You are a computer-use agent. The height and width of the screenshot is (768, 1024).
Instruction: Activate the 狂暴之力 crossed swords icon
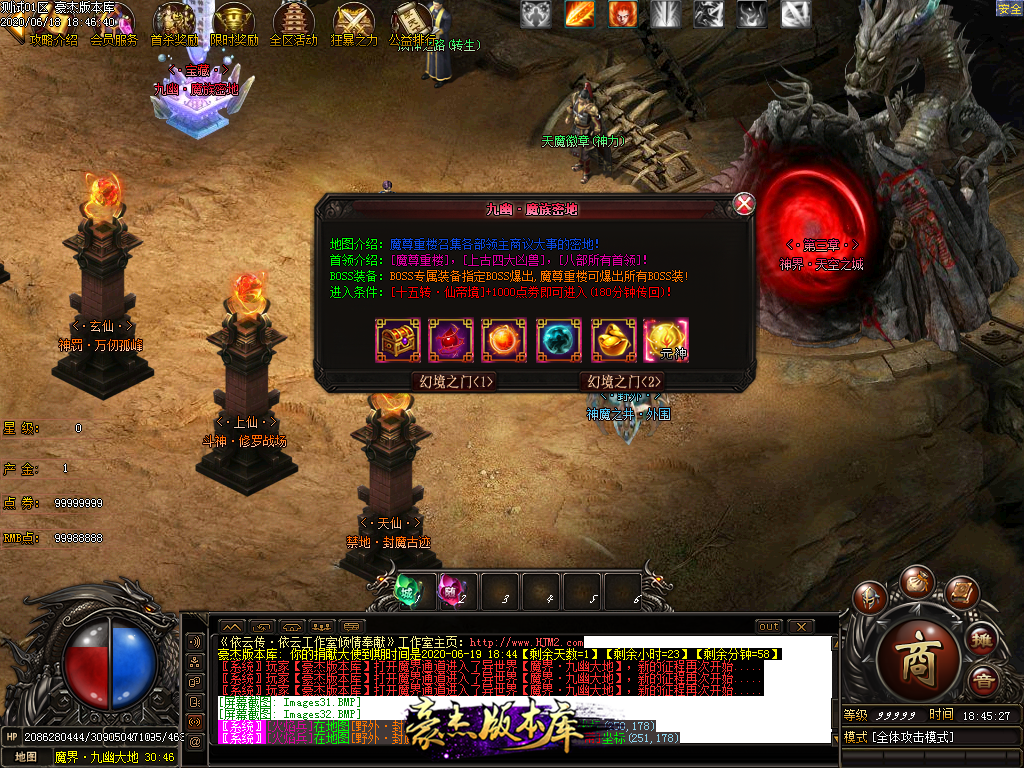point(353,22)
